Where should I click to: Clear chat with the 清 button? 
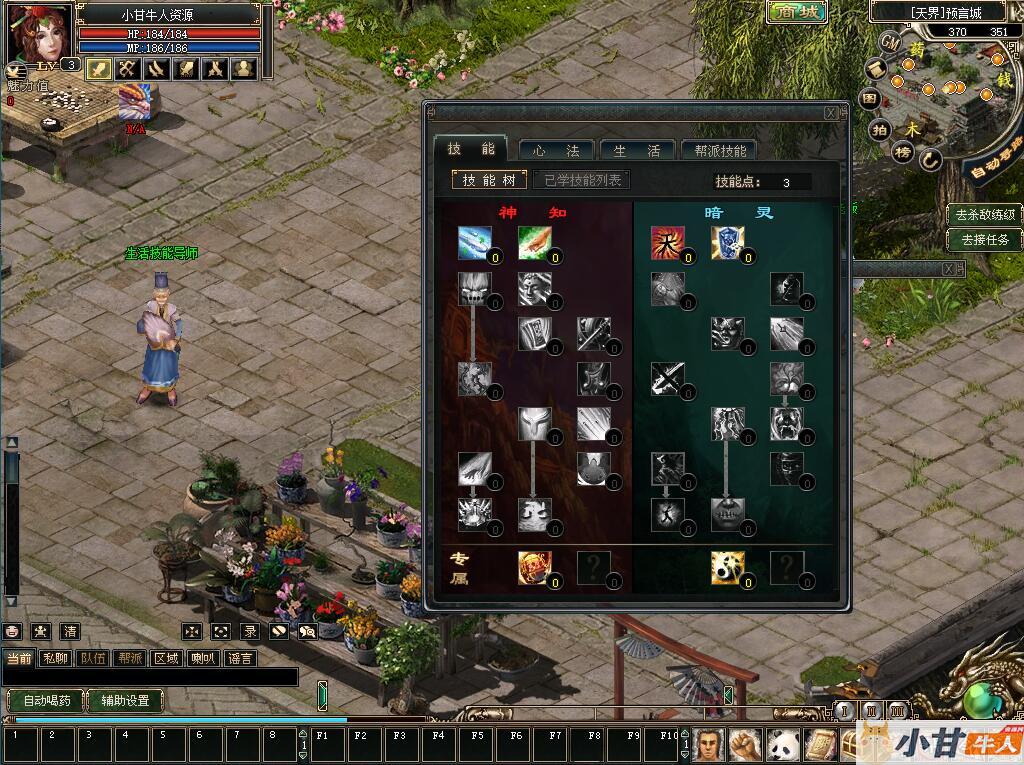coord(70,631)
